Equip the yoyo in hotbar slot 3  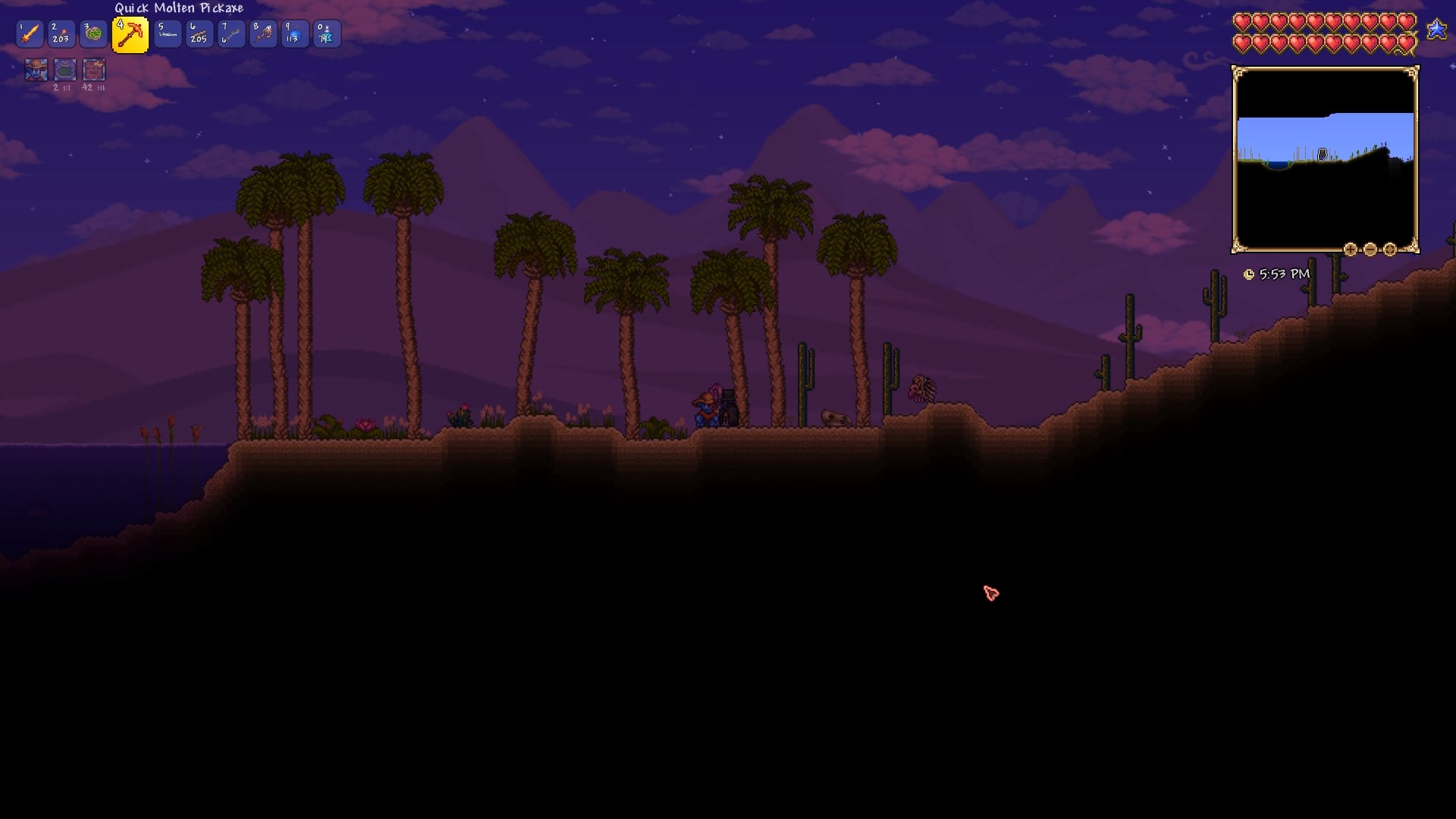pyautogui.click(x=93, y=33)
